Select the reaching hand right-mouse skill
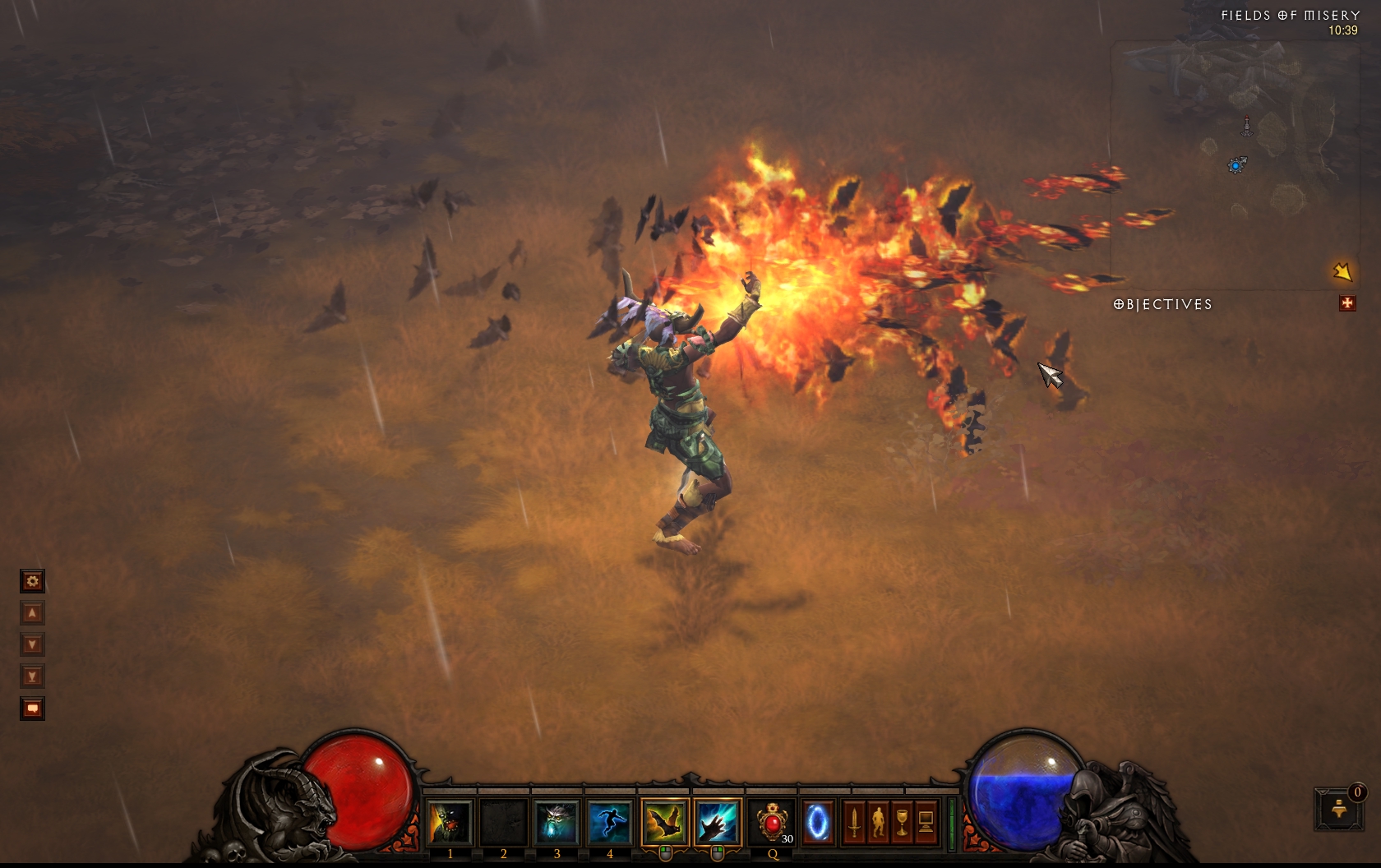The height and width of the screenshot is (868, 1381). click(x=717, y=822)
